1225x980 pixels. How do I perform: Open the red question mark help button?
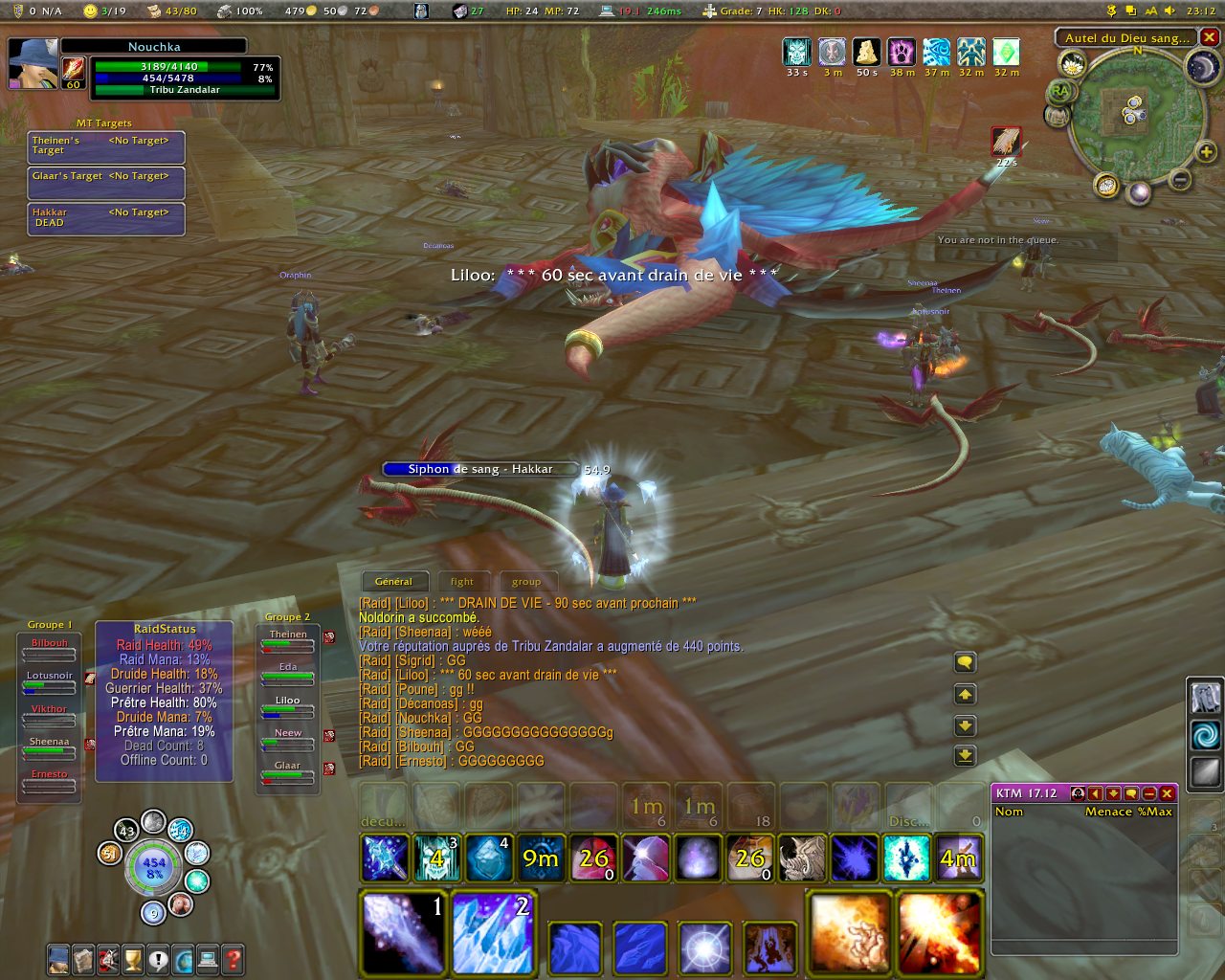pos(232,958)
